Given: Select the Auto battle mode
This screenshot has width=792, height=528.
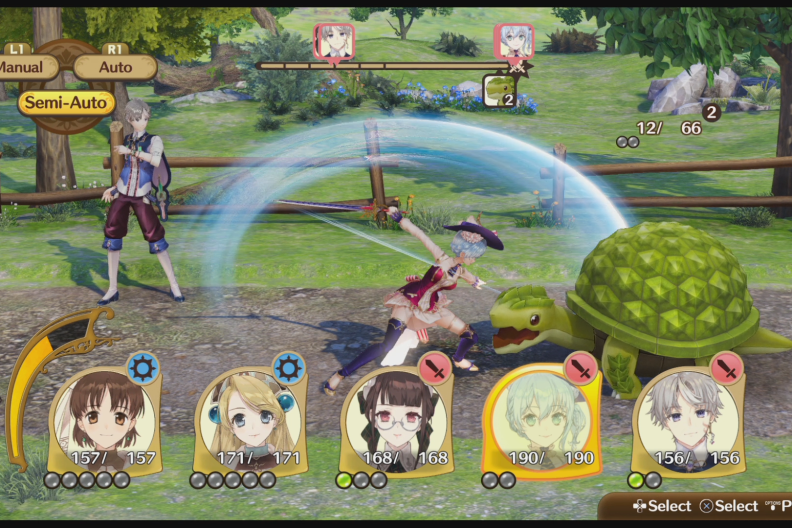Looking at the screenshot, I should tap(115, 67).
